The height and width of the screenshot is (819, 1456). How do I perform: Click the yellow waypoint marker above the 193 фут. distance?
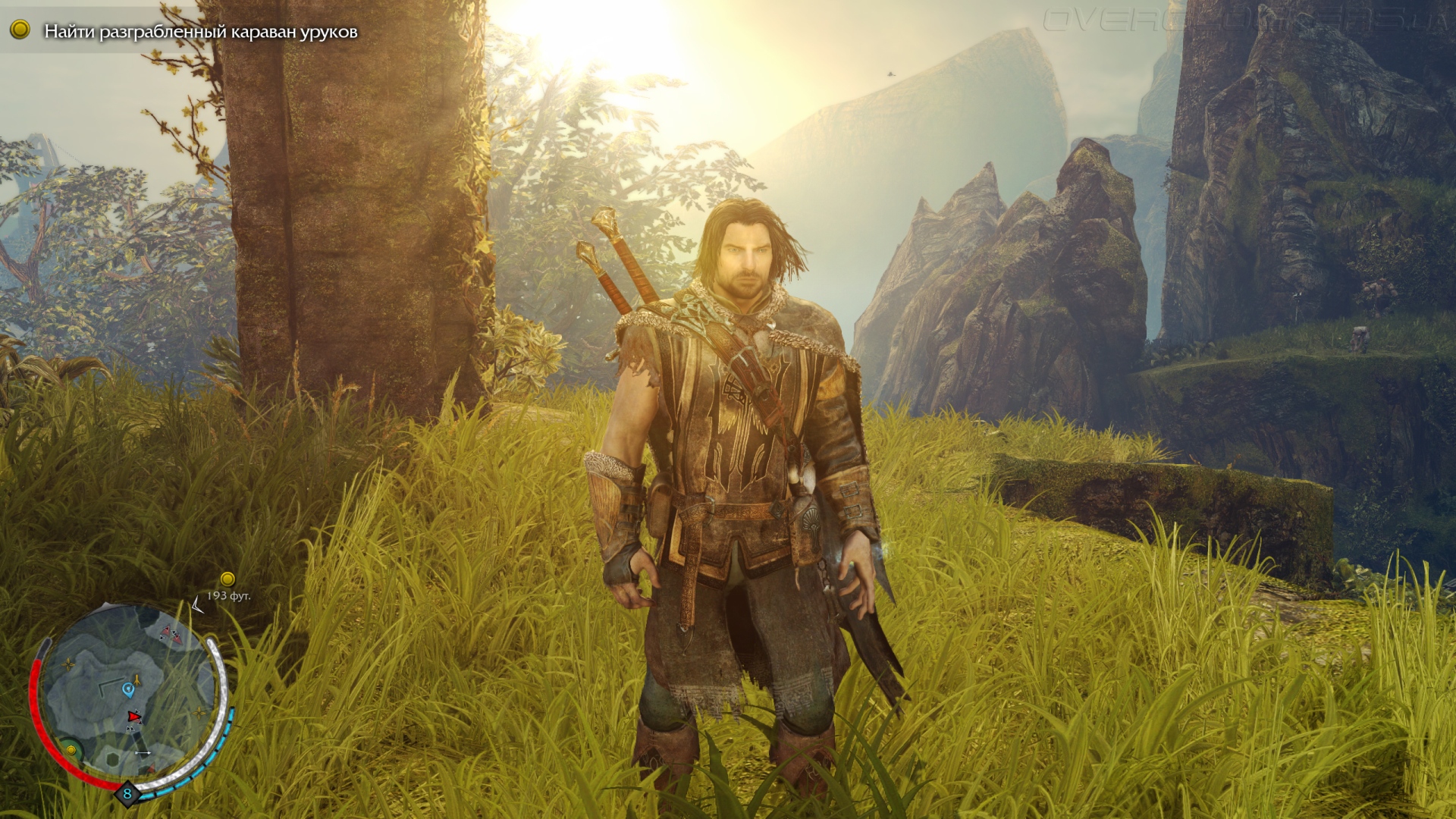click(x=227, y=579)
